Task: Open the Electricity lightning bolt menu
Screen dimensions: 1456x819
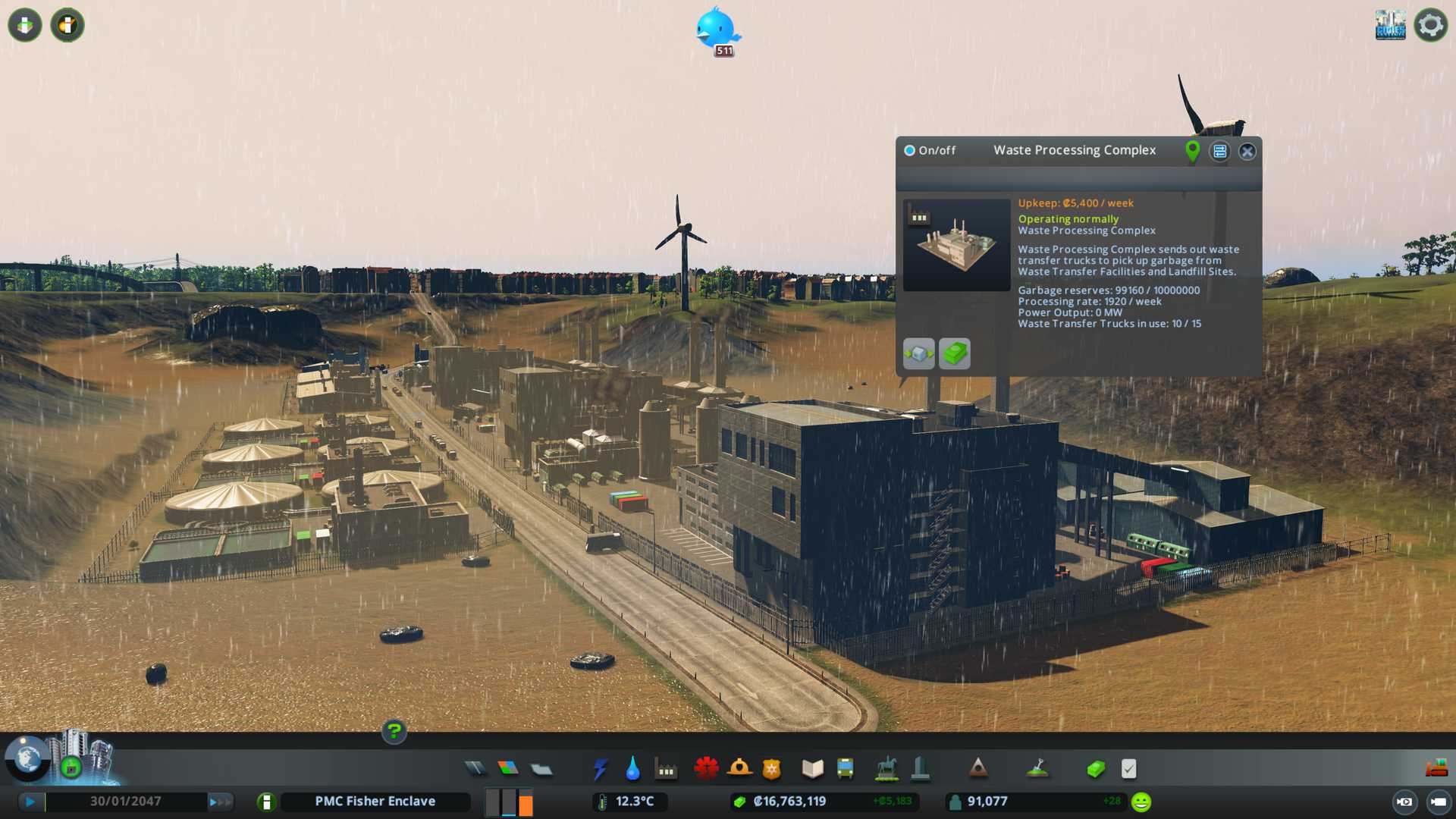Action: click(x=600, y=769)
